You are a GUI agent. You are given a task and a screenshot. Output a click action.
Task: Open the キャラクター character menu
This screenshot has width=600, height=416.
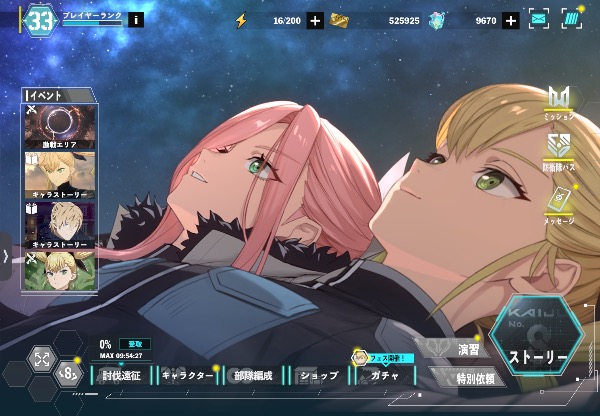click(x=187, y=376)
